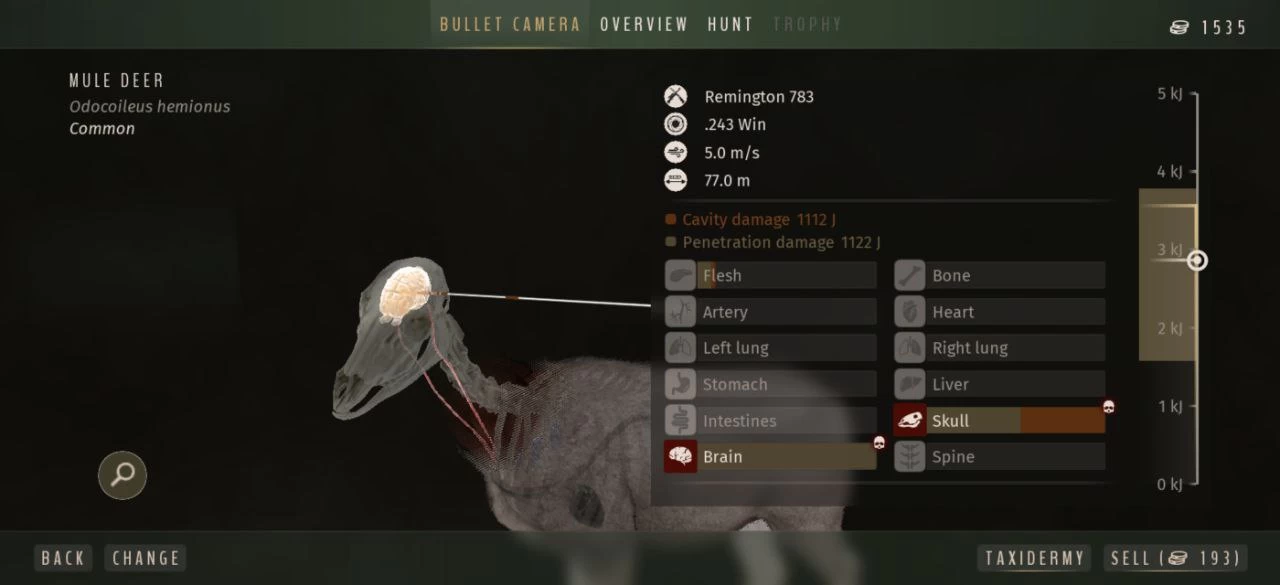Go back with the Back button
The width and height of the screenshot is (1280, 585).
tap(63, 558)
